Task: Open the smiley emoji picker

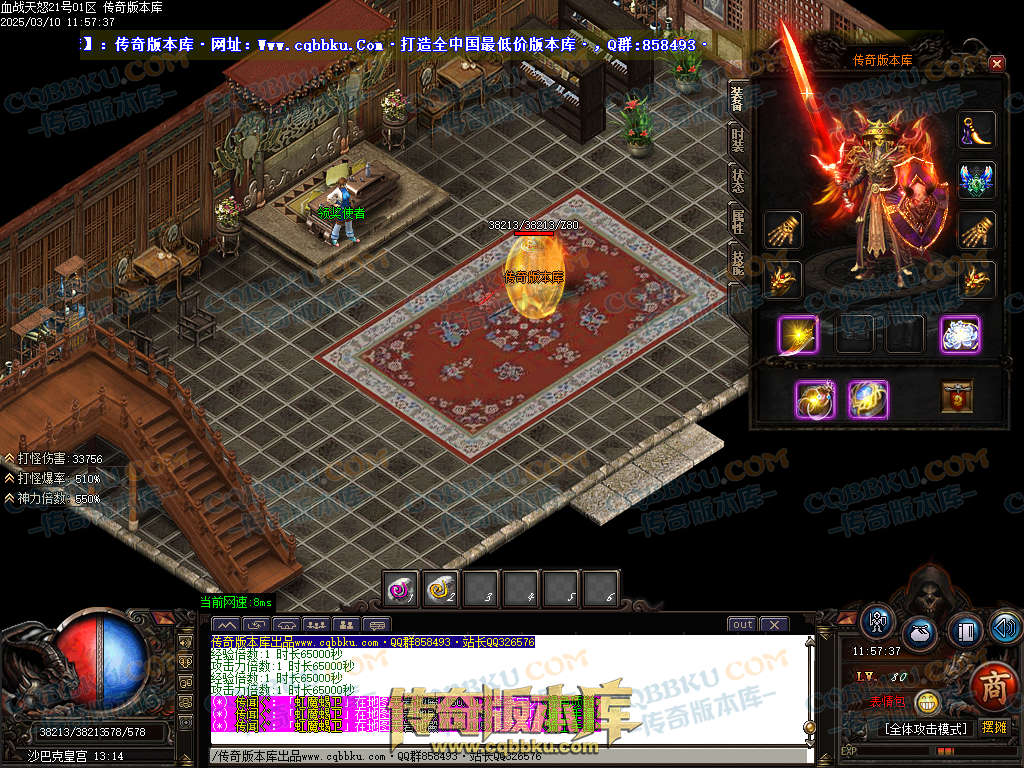Action: click(x=927, y=702)
